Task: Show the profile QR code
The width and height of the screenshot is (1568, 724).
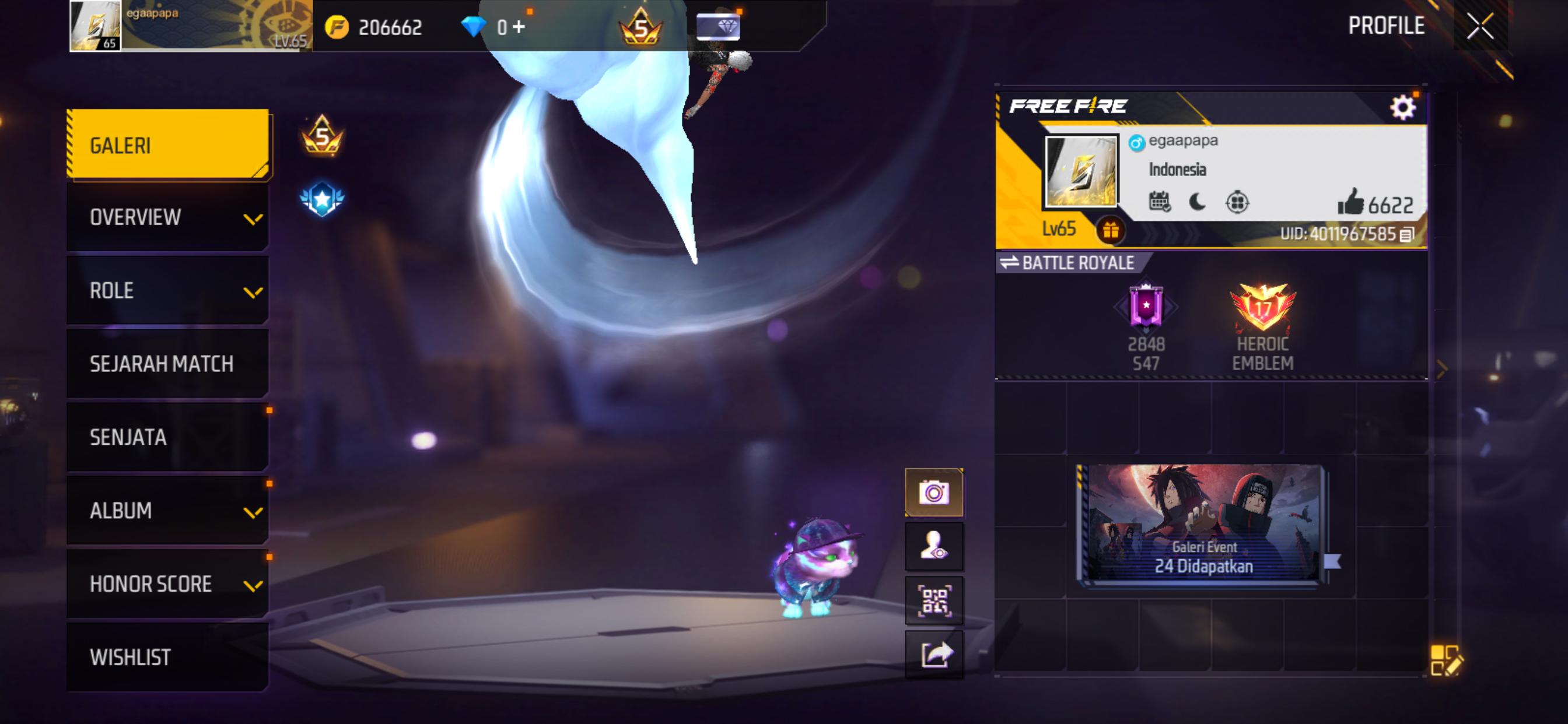Action: pyautogui.click(x=934, y=600)
